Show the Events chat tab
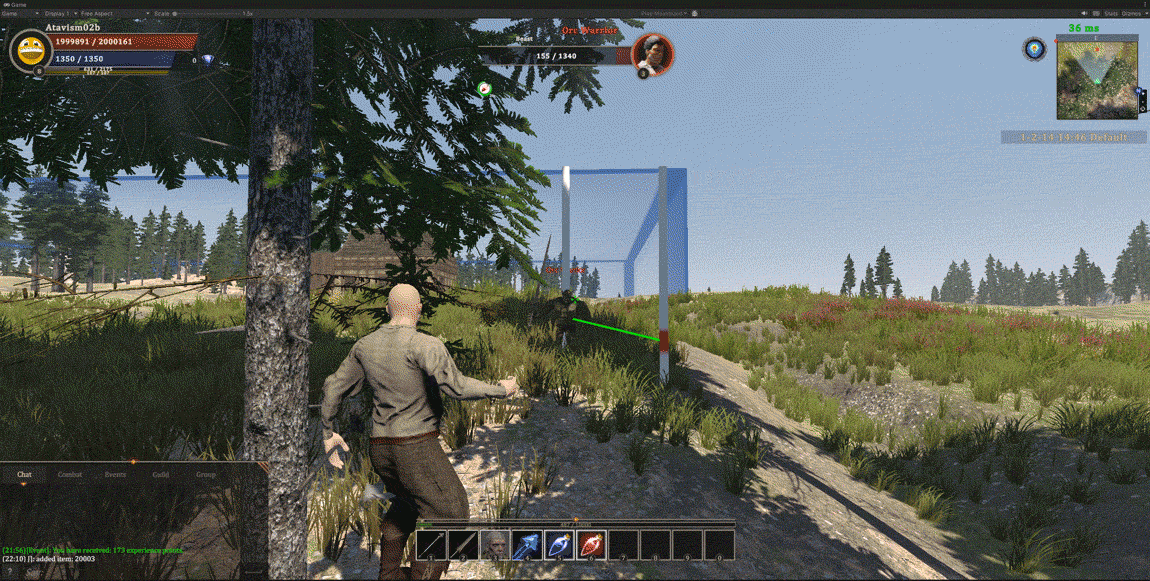This screenshot has height=581, width=1150. click(116, 474)
